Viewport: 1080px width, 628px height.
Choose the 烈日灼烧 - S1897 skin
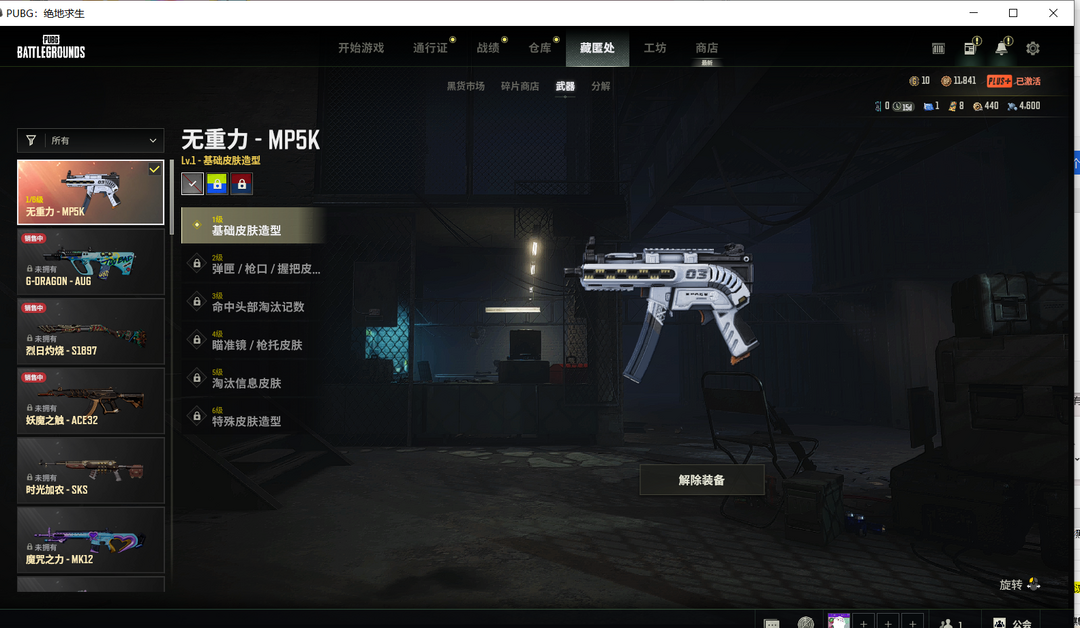90,331
